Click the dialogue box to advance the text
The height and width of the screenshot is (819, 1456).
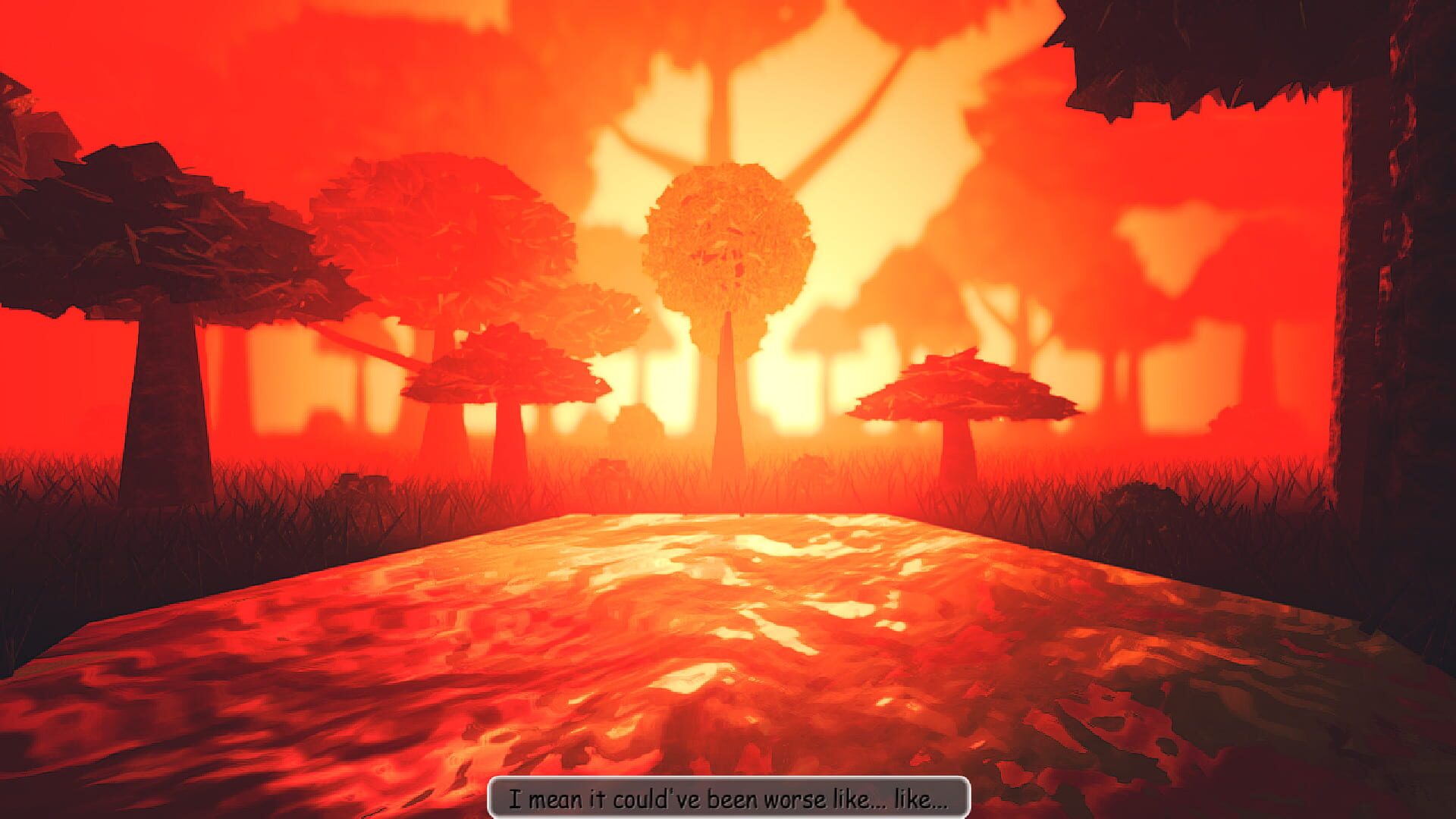(x=728, y=798)
